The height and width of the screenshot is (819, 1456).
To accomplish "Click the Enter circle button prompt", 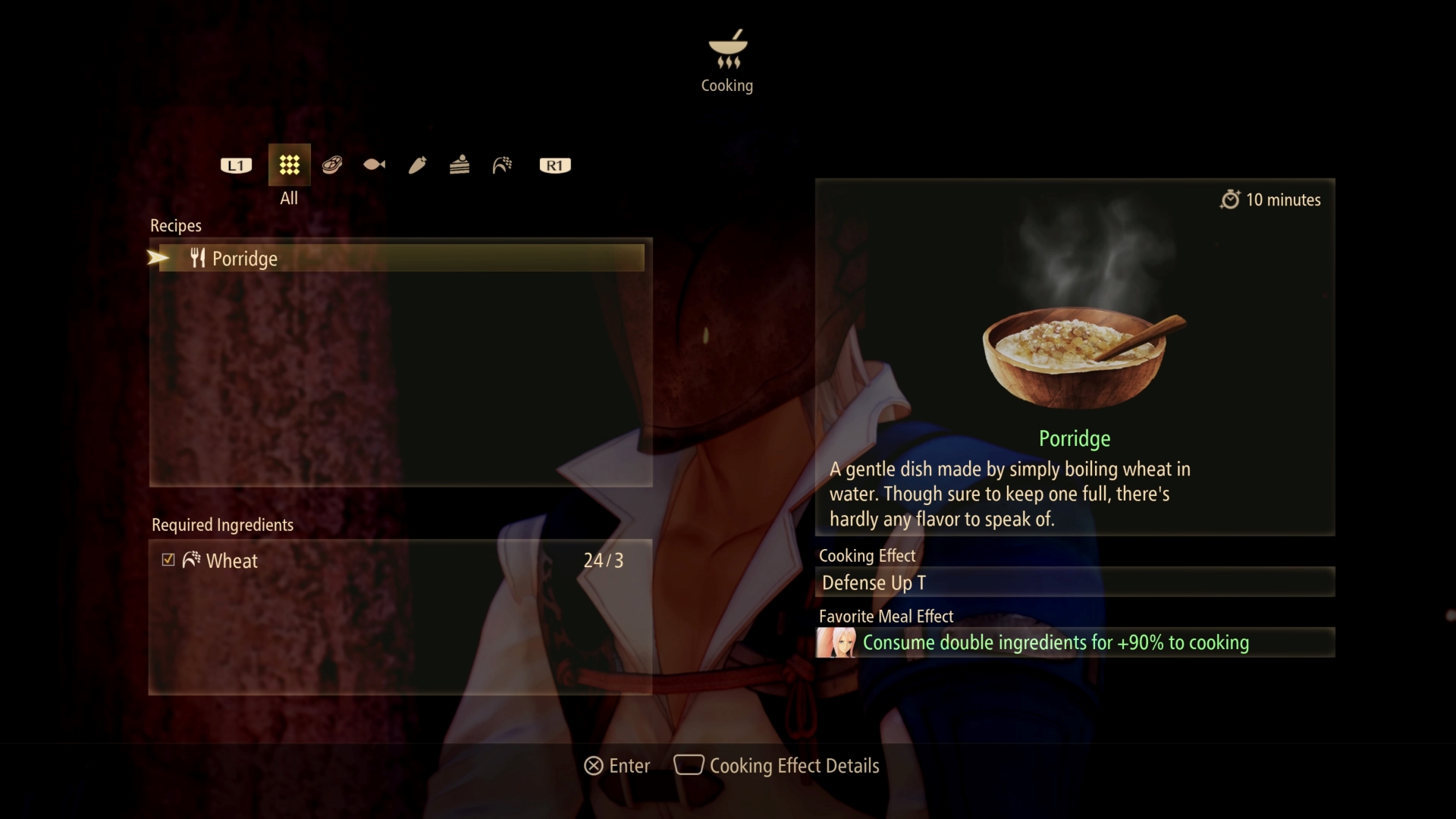I will (593, 766).
